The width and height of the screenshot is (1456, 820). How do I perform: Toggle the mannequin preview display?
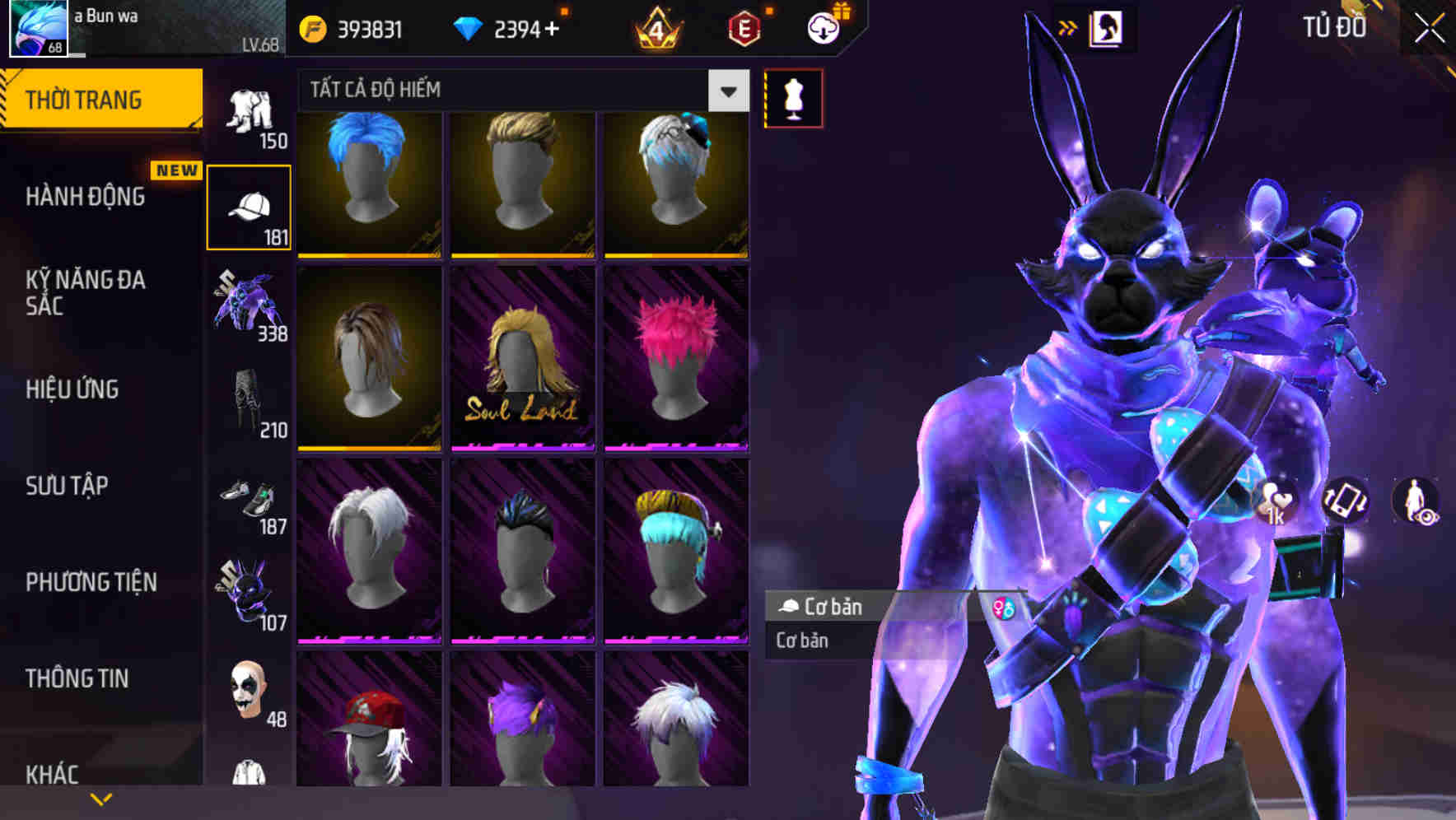(792, 97)
